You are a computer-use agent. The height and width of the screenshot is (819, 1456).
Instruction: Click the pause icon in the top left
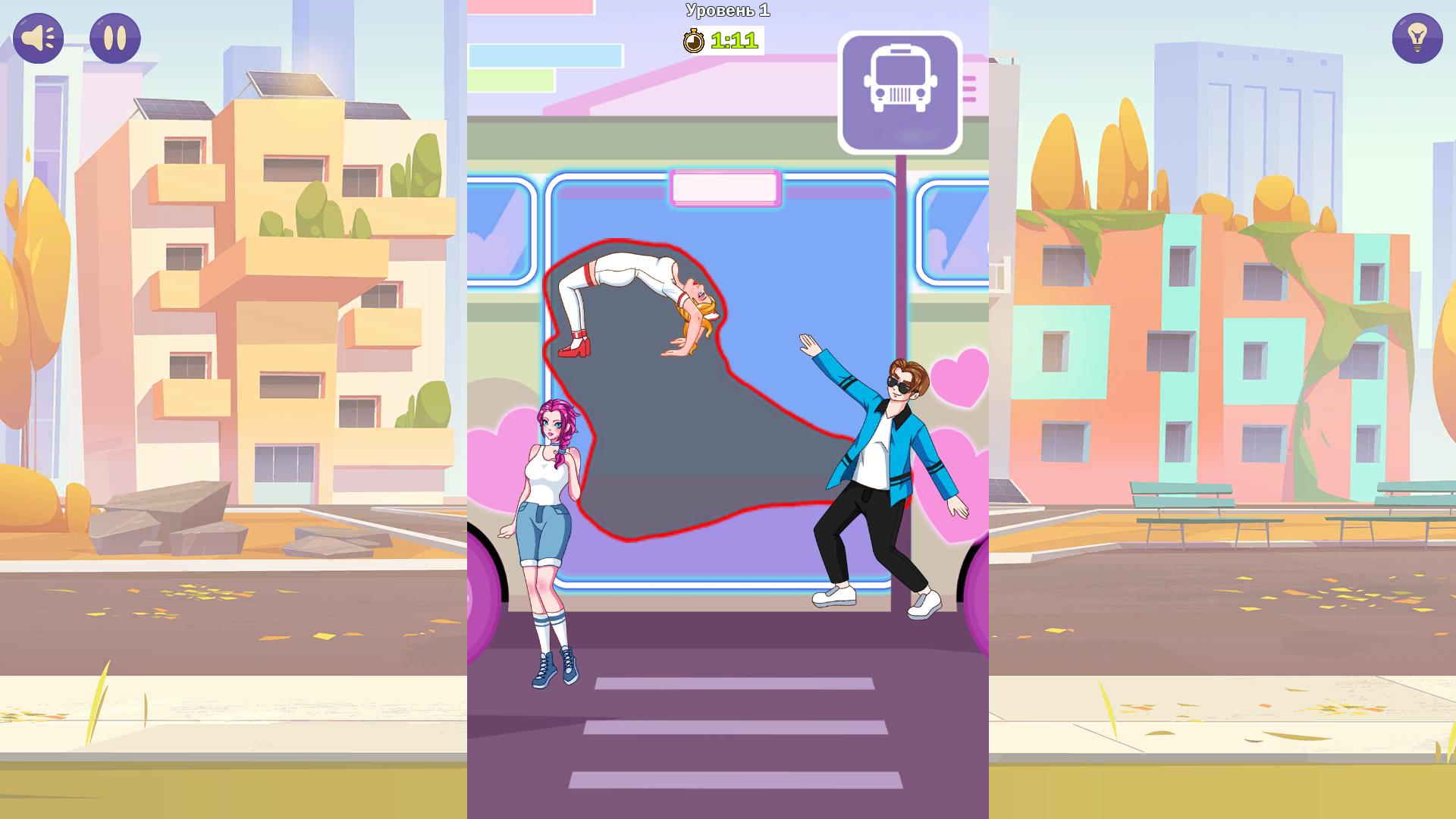(x=115, y=38)
